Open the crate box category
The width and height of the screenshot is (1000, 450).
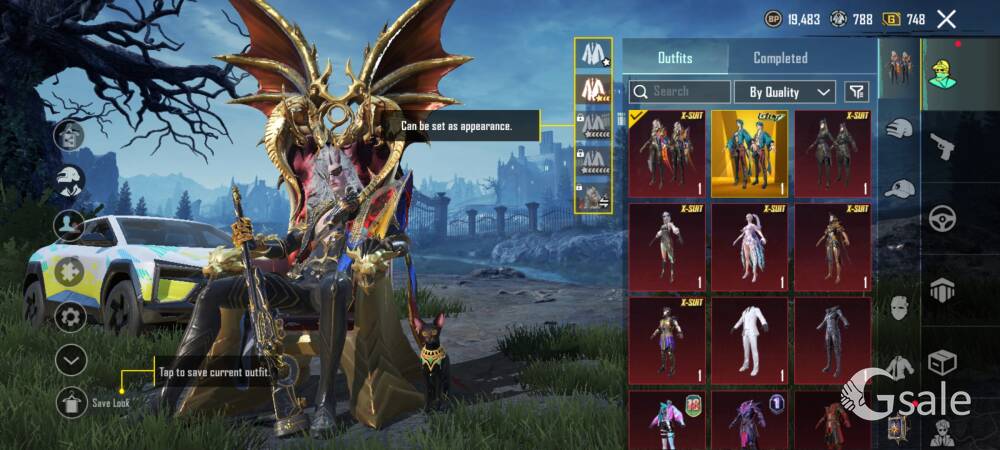coord(942,361)
